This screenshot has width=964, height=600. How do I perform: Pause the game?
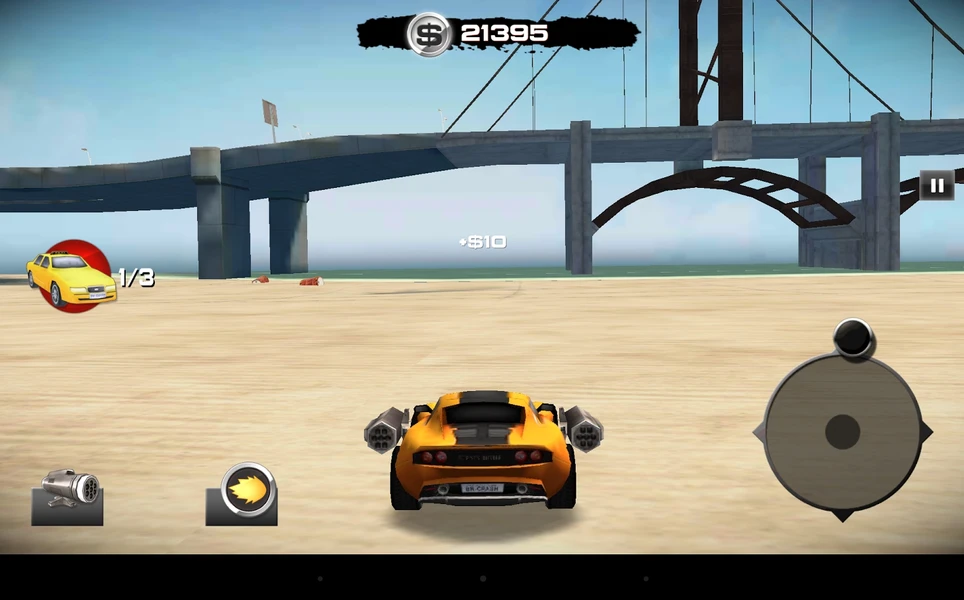[936, 185]
